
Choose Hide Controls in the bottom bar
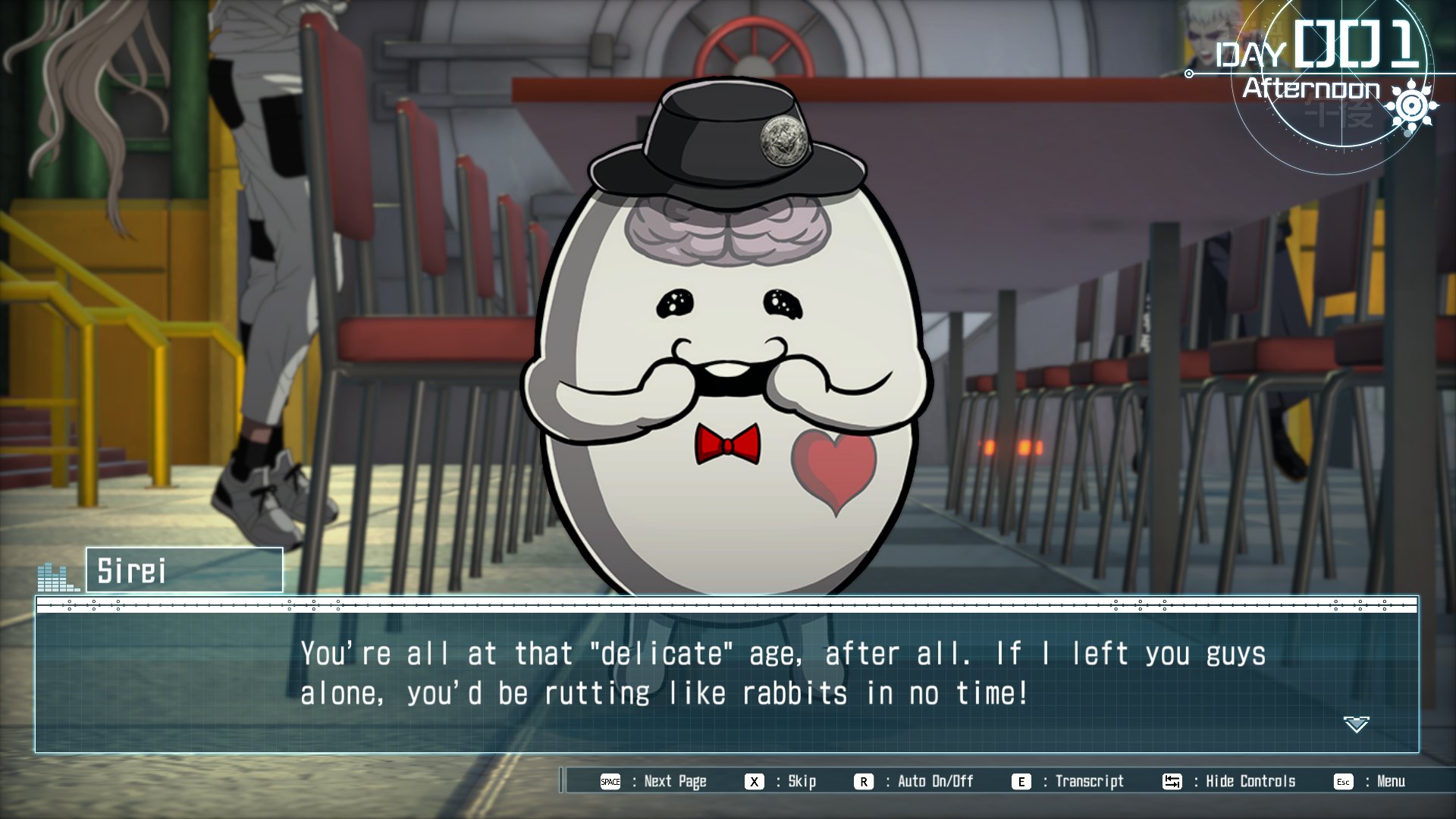[x=1229, y=781]
